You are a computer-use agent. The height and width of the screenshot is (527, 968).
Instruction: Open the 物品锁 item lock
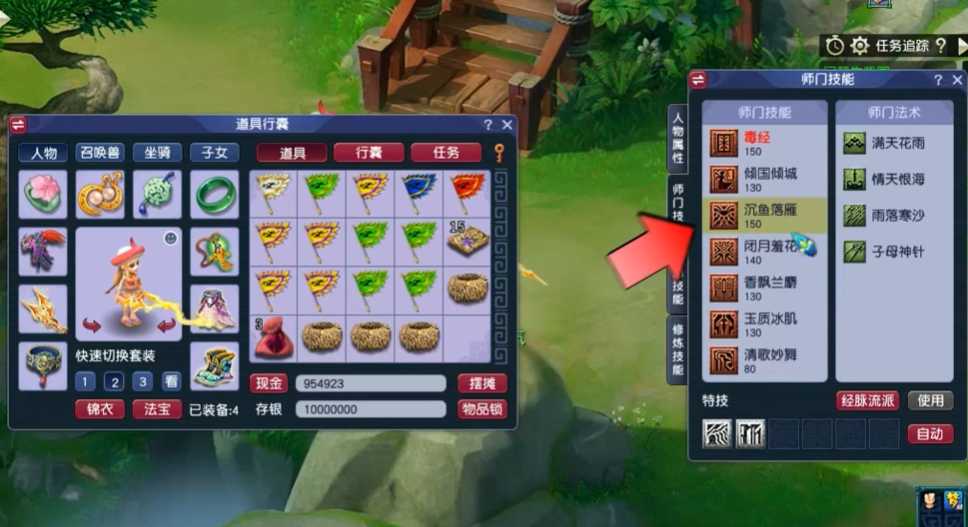[x=482, y=409]
